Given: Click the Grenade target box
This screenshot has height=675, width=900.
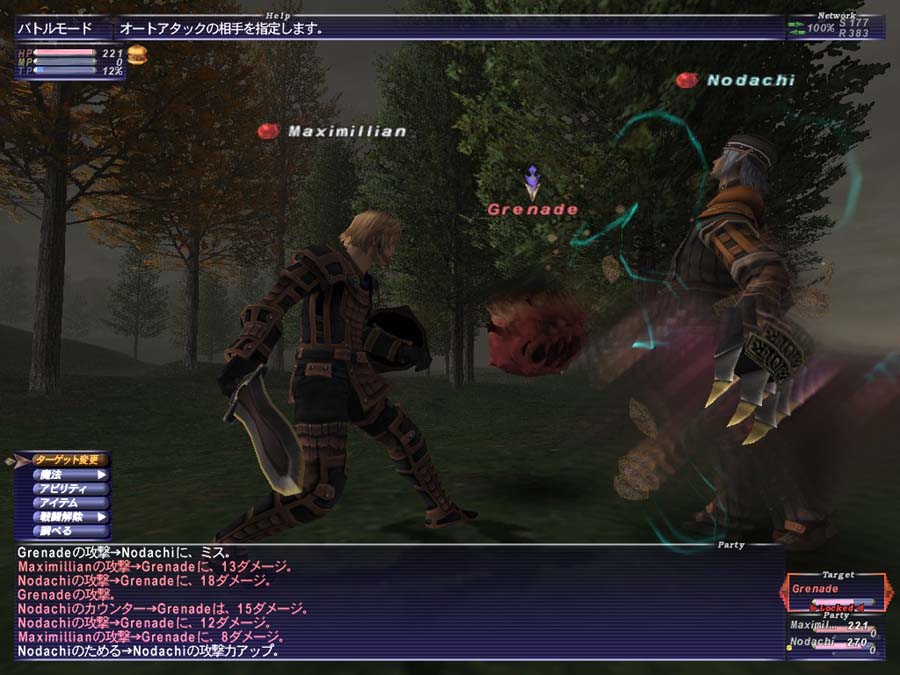Looking at the screenshot, I should pyautogui.click(x=832, y=590).
